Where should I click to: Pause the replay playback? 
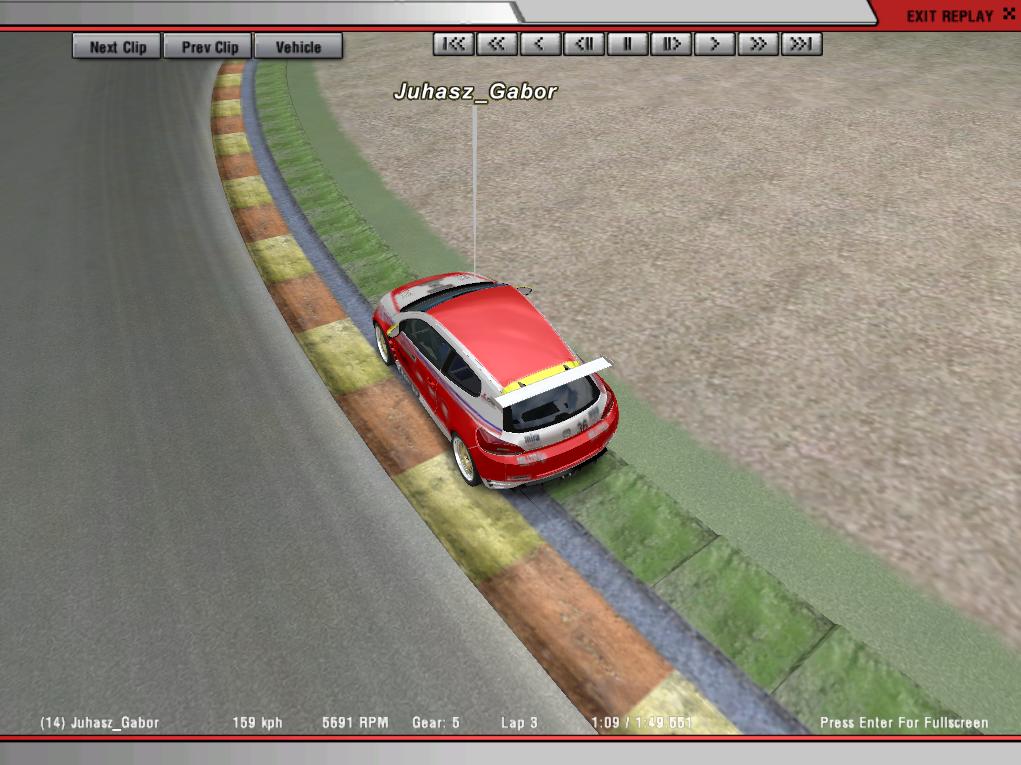628,44
